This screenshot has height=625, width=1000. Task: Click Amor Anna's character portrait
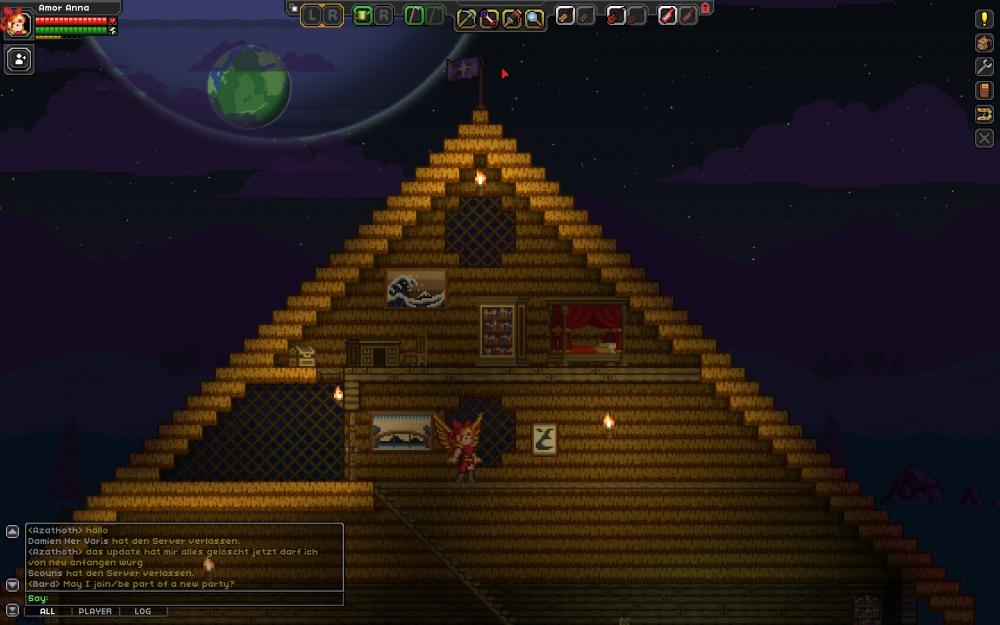click(17, 20)
